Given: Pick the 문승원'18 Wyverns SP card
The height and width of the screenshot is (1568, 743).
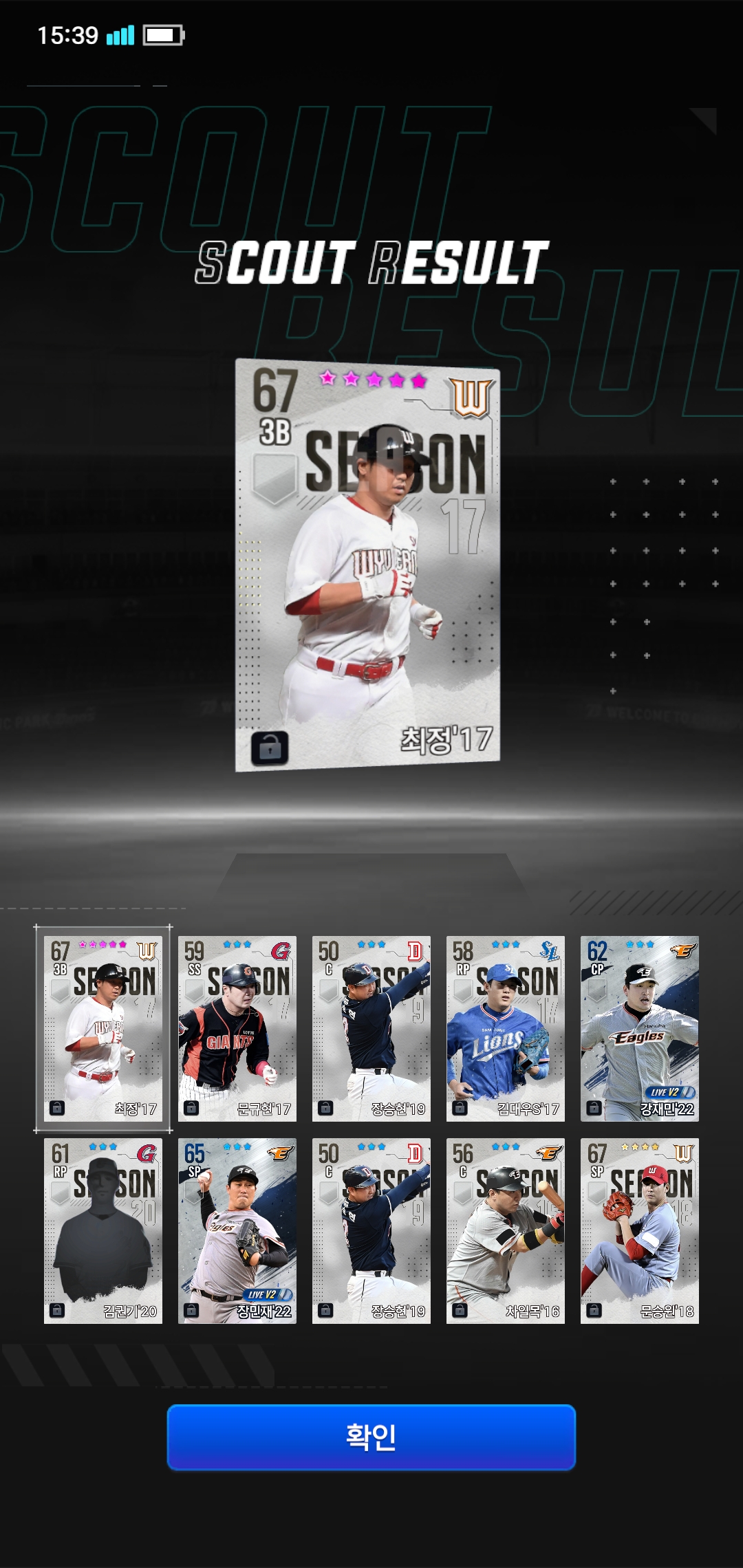Looking at the screenshot, I should (x=640, y=1230).
